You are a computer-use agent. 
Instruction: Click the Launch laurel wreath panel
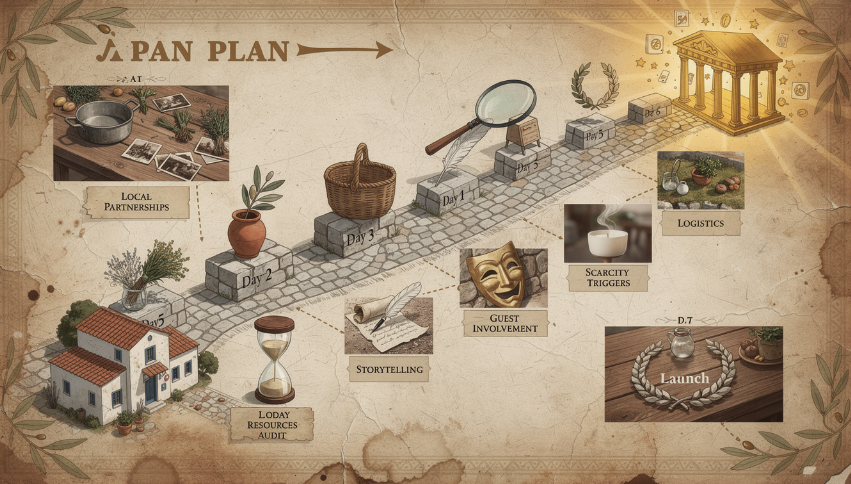[x=693, y=373]
